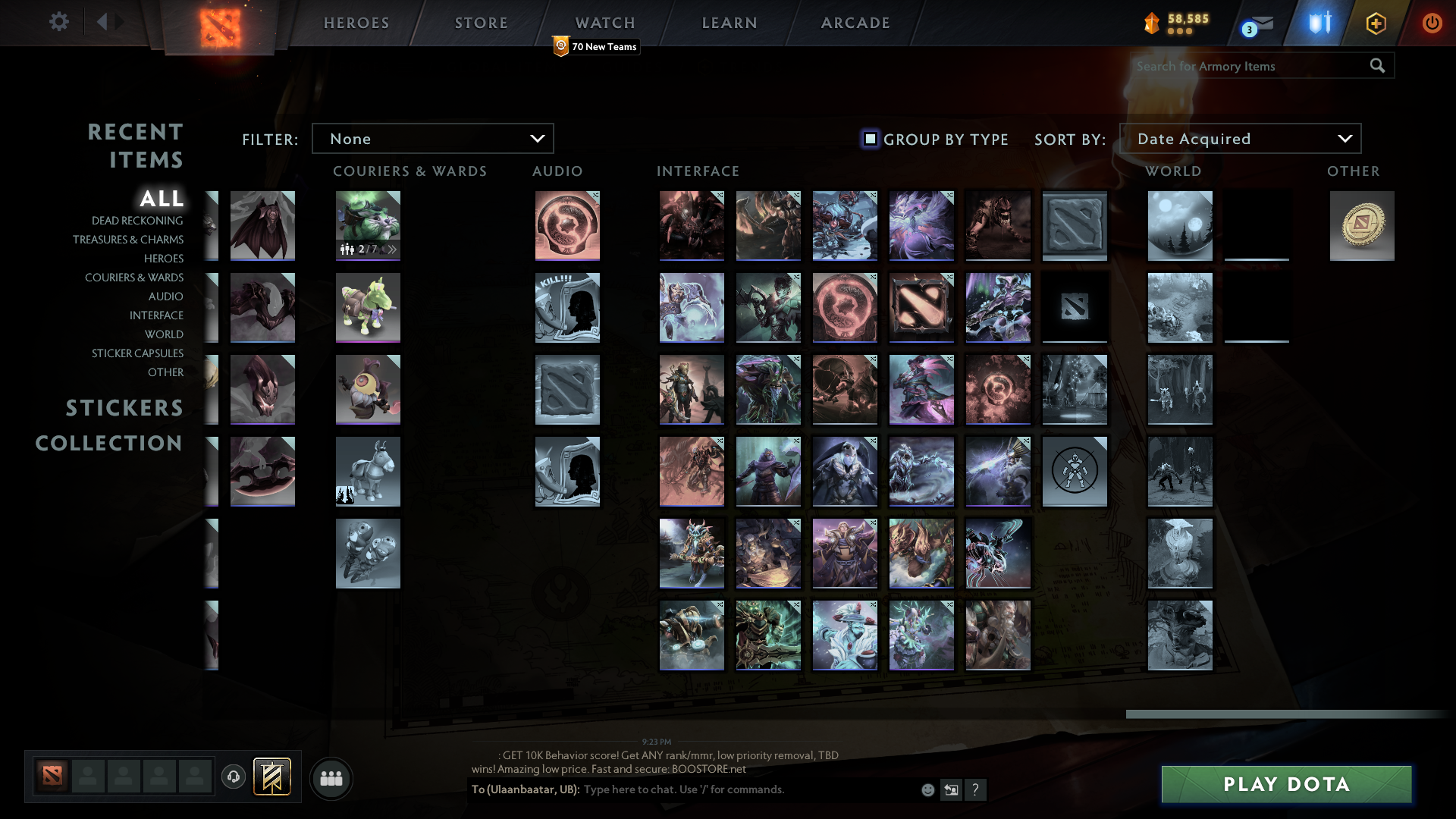This screenshot has width=1456, height=819.
Task: Click the chat emoticon smiley toggle
Action: pyautogui.click(x=927, y=789)
